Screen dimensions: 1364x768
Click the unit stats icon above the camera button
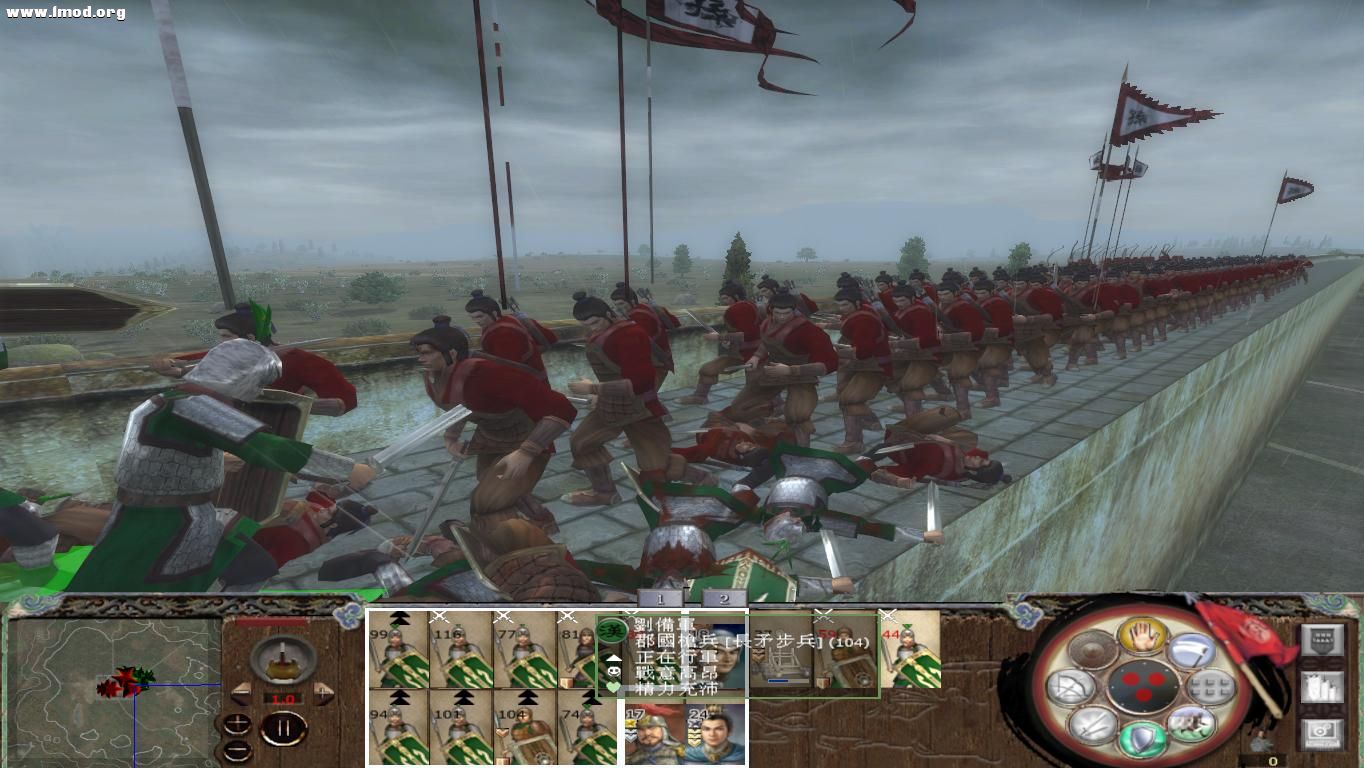pos(1322,686)
